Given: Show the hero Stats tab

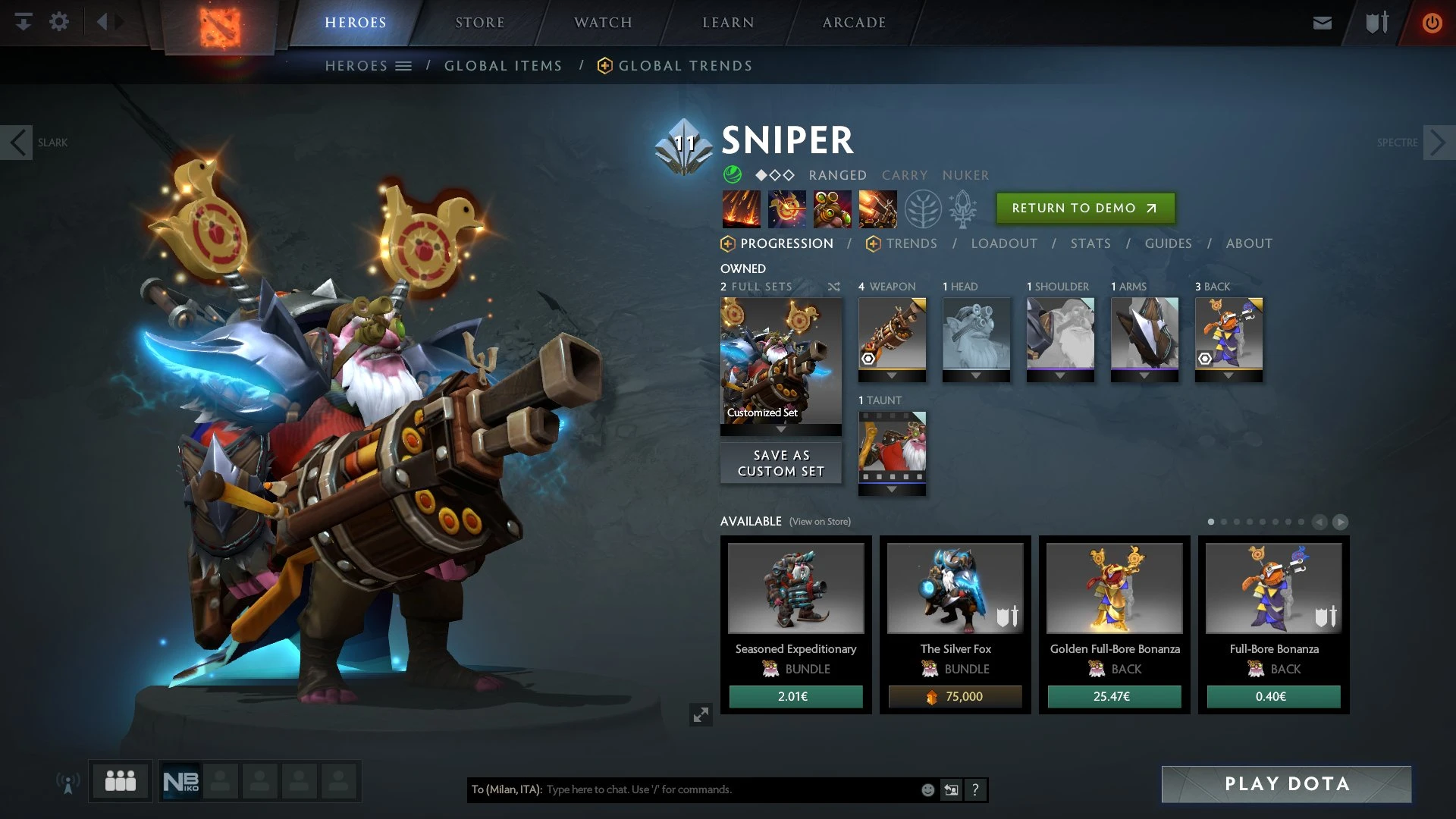Looking at the screenshot, I should 1090,243.
